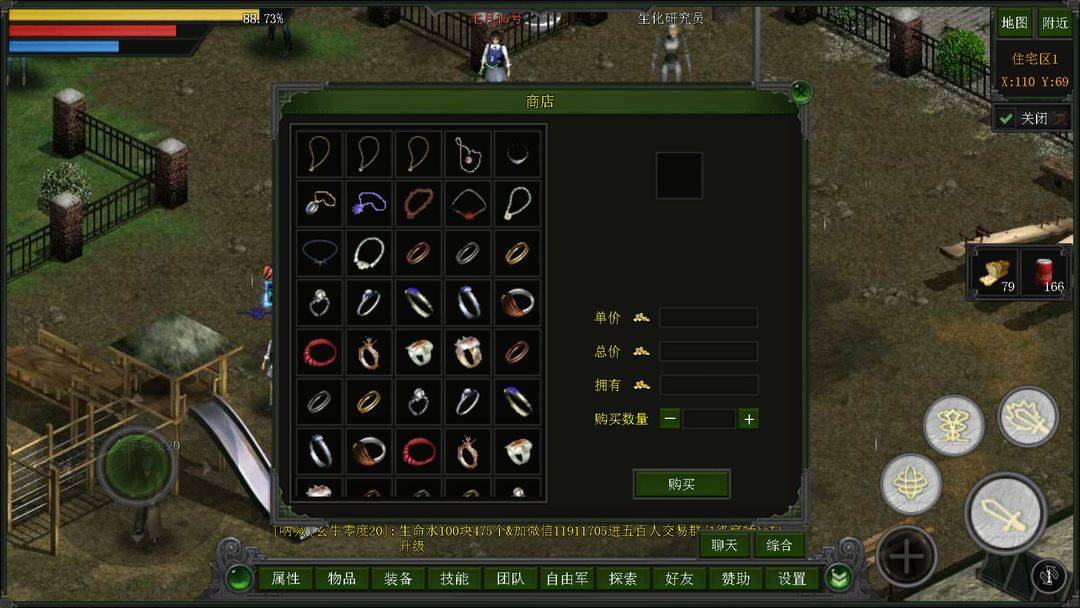
Task: Close the shop window with green orb
Action: 799,93
